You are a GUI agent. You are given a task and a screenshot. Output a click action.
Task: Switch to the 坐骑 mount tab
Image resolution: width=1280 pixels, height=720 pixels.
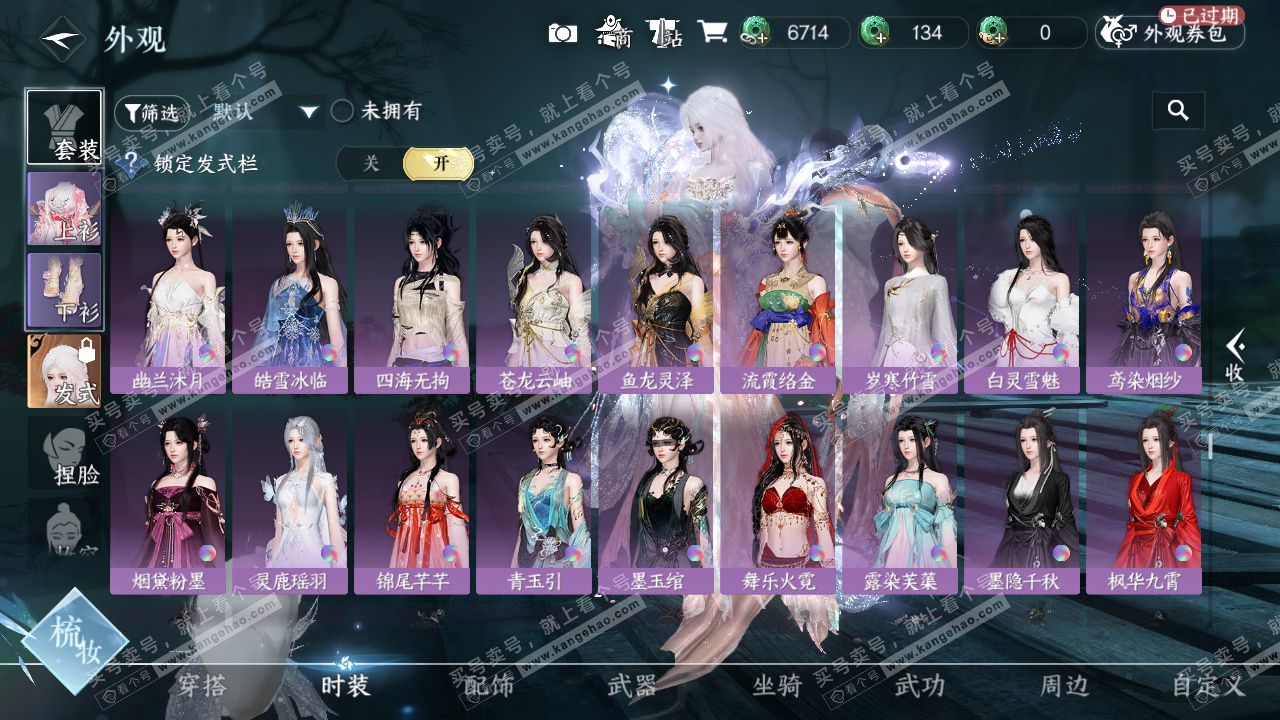[777, 685]
